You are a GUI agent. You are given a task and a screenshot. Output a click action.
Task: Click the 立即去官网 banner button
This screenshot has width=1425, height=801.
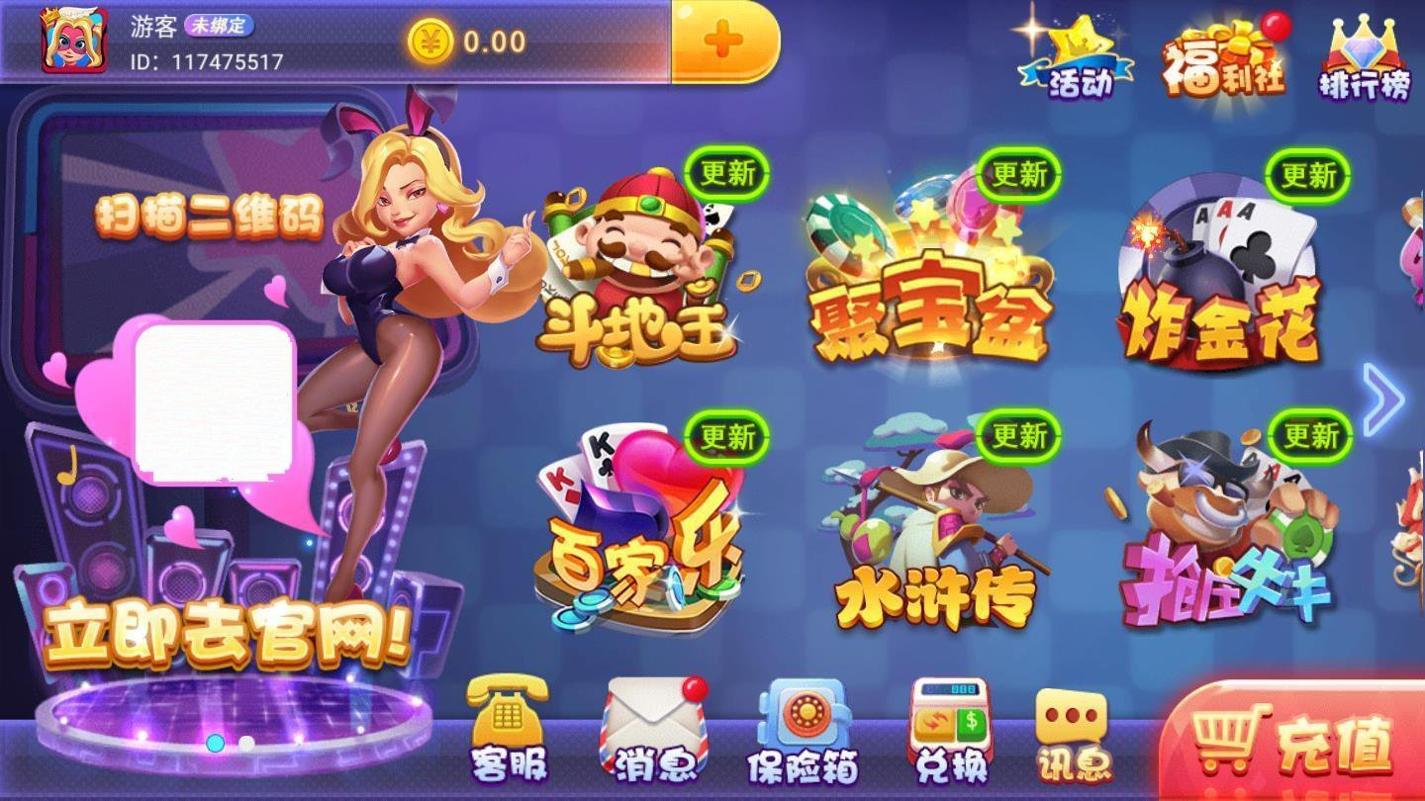pyautogui.click(x=215, y=634)
